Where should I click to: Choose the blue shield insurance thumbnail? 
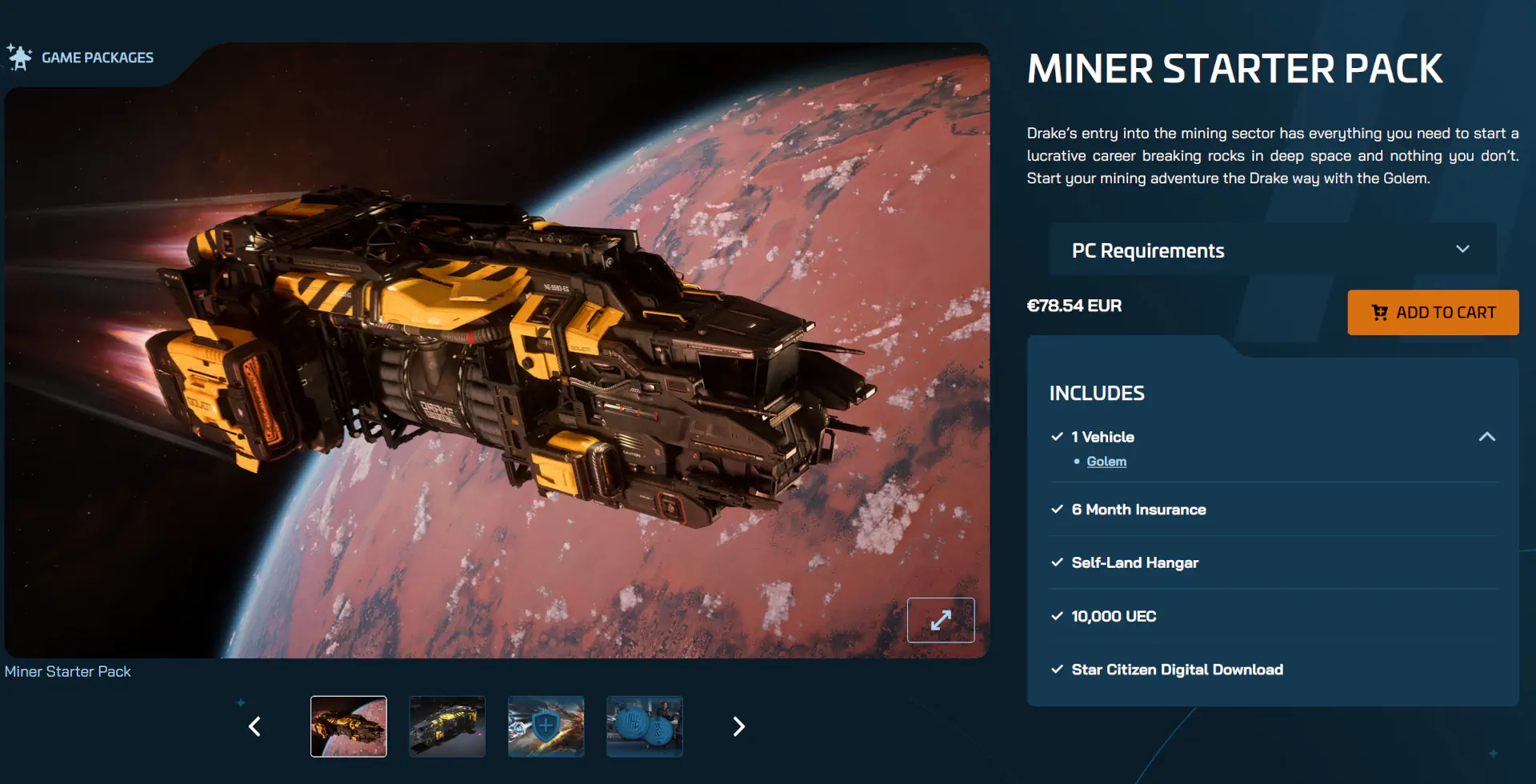coord(546,726)
